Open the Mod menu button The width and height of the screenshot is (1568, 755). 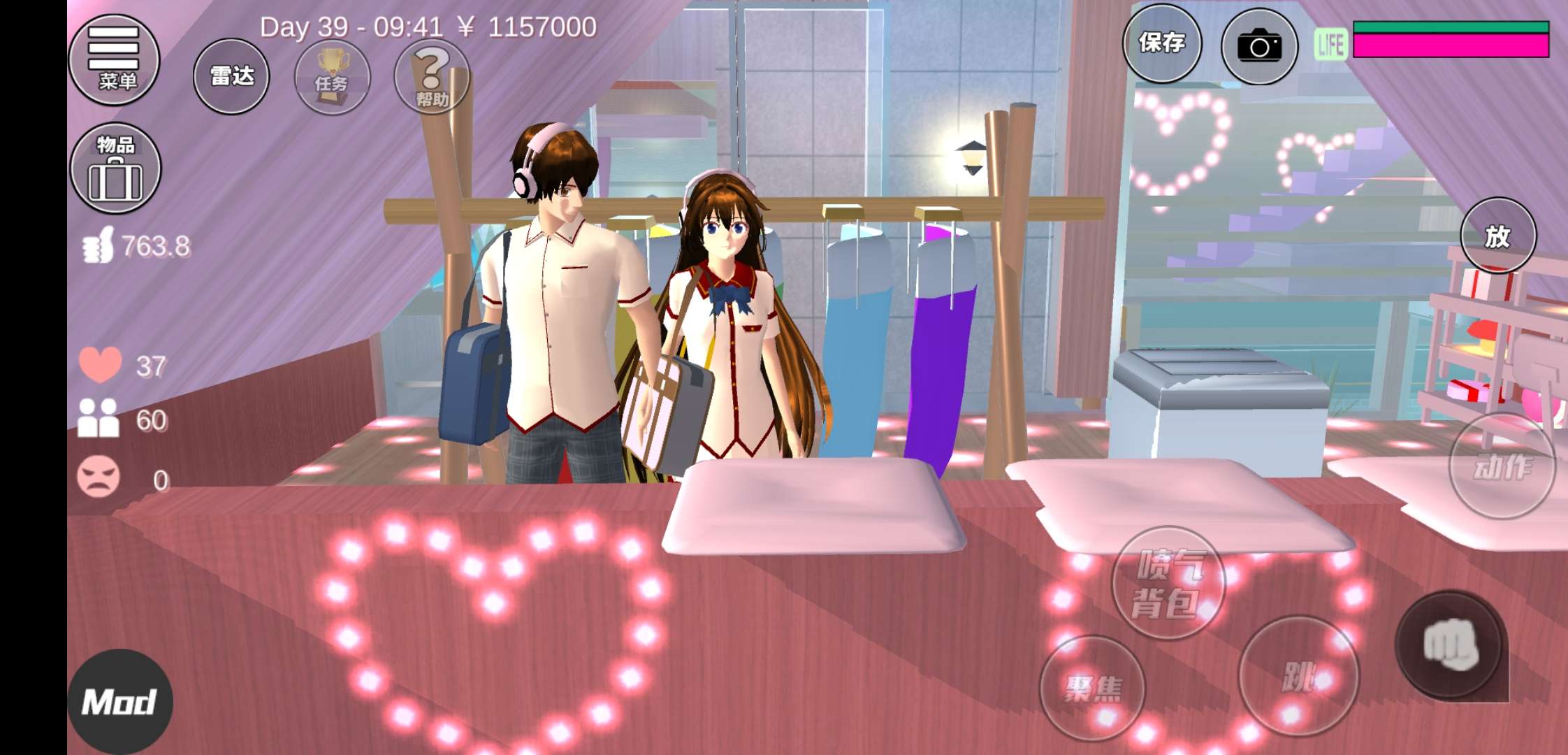click(119, 702)
